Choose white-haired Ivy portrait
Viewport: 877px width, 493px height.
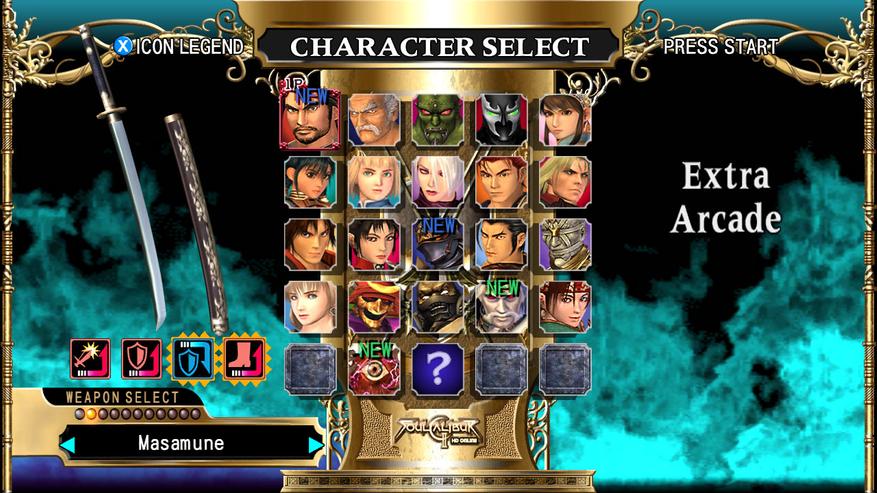coord(438,181)
